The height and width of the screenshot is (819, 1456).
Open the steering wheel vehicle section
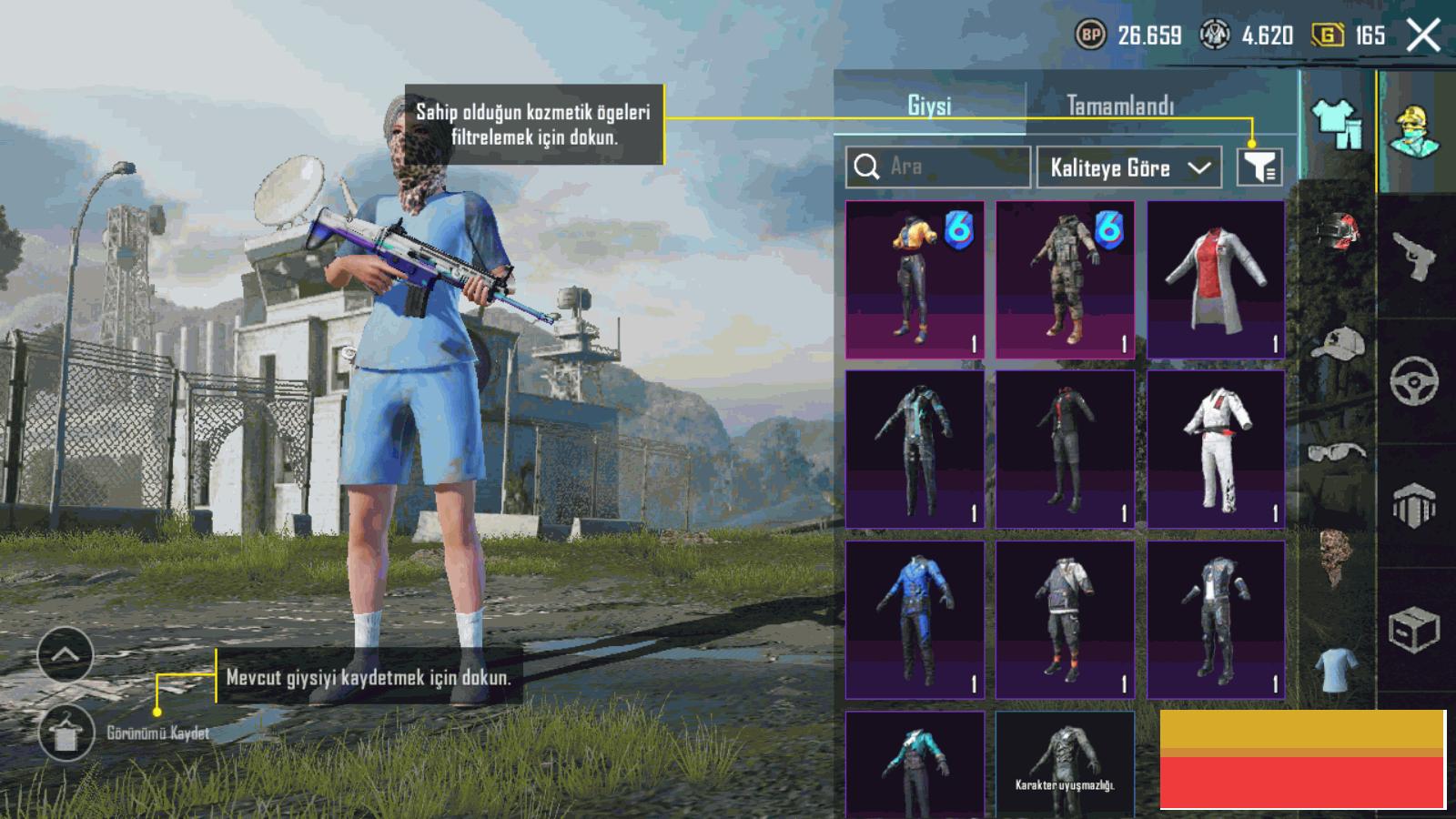tap(1414, 380)
